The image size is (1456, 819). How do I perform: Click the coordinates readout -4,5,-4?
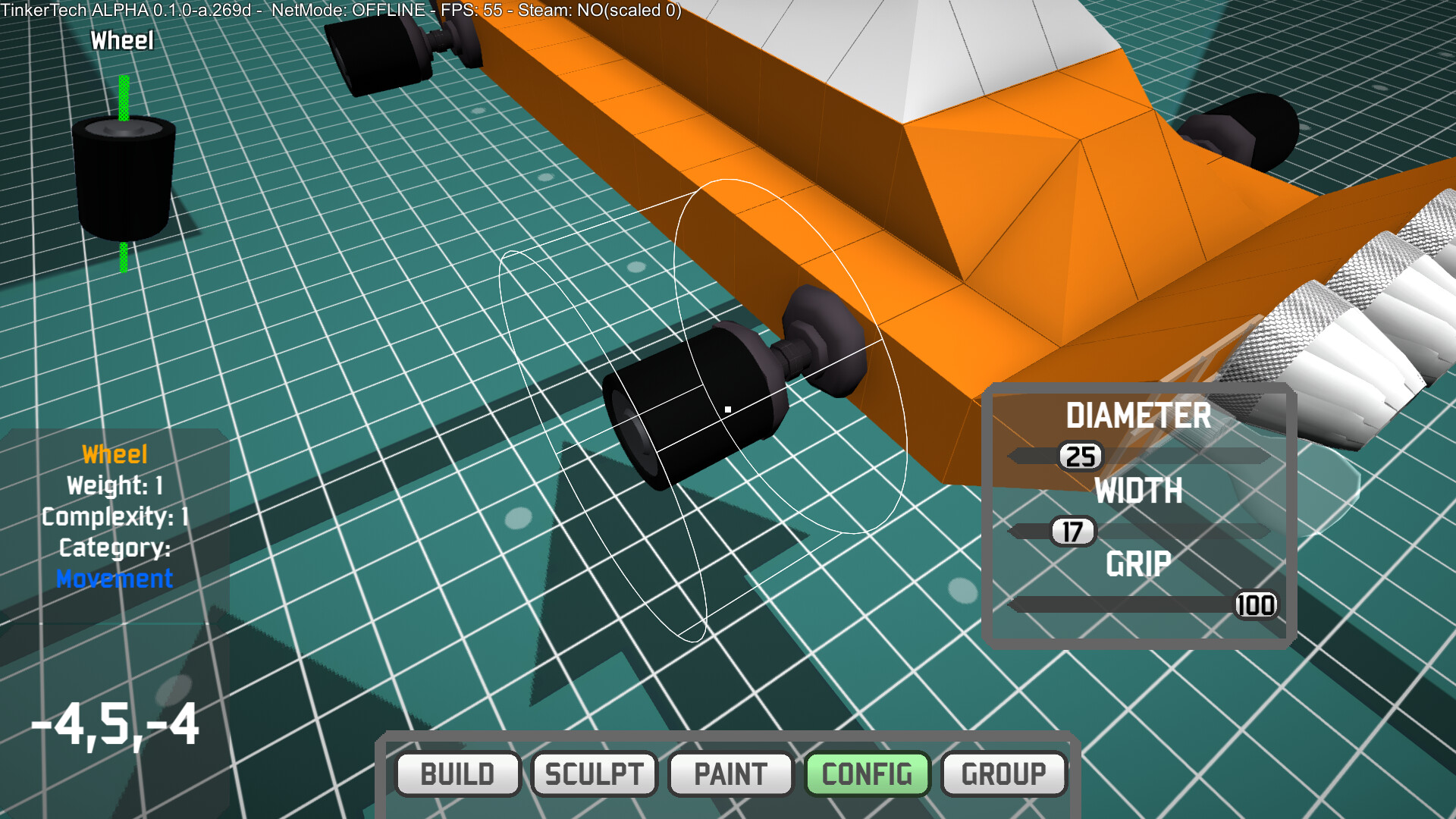pyautogui.click(x=115, y=726)
